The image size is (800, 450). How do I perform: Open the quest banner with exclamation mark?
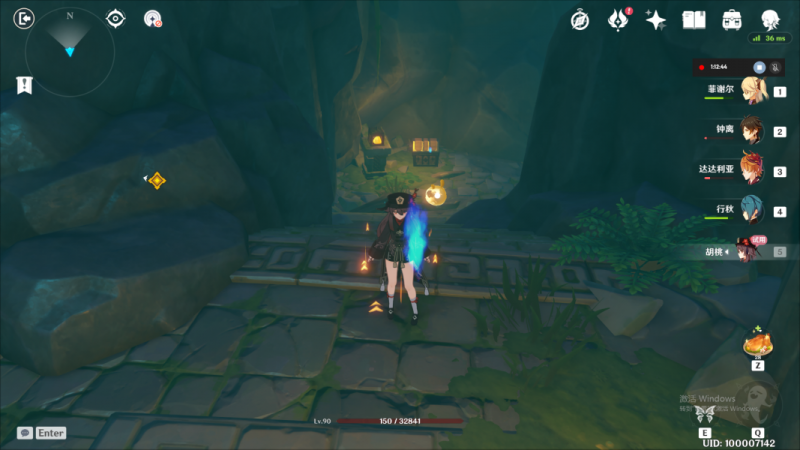click(x=24, y=86)
